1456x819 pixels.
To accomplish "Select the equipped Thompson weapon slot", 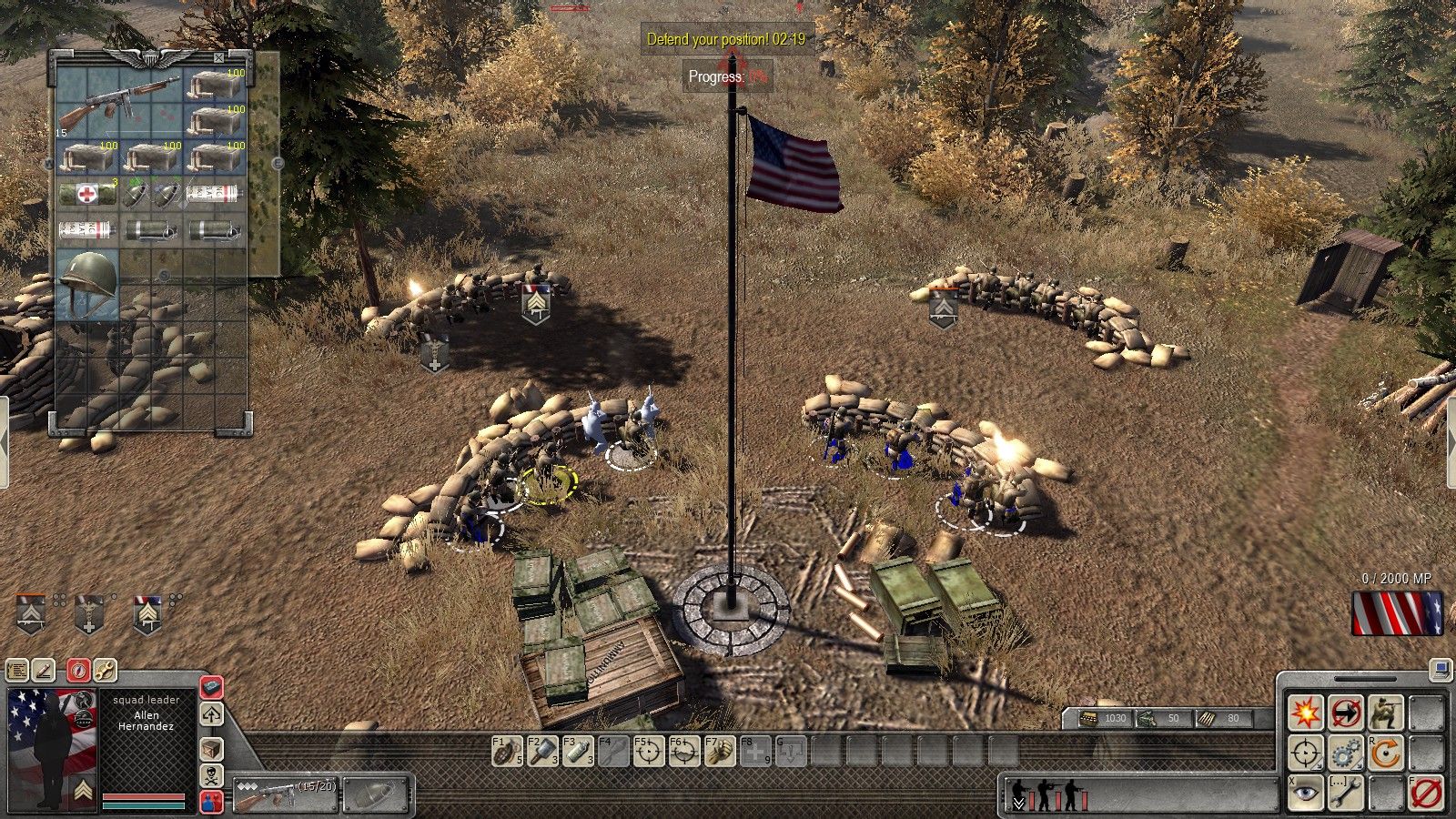I will coord(285,794).
